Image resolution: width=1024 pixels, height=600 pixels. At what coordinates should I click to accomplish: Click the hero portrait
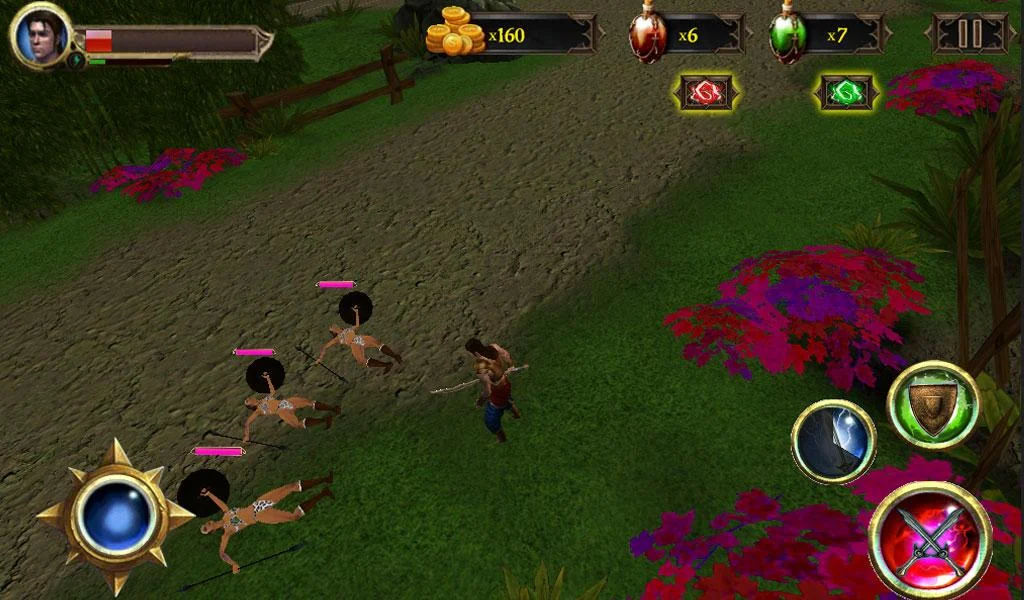41,36
